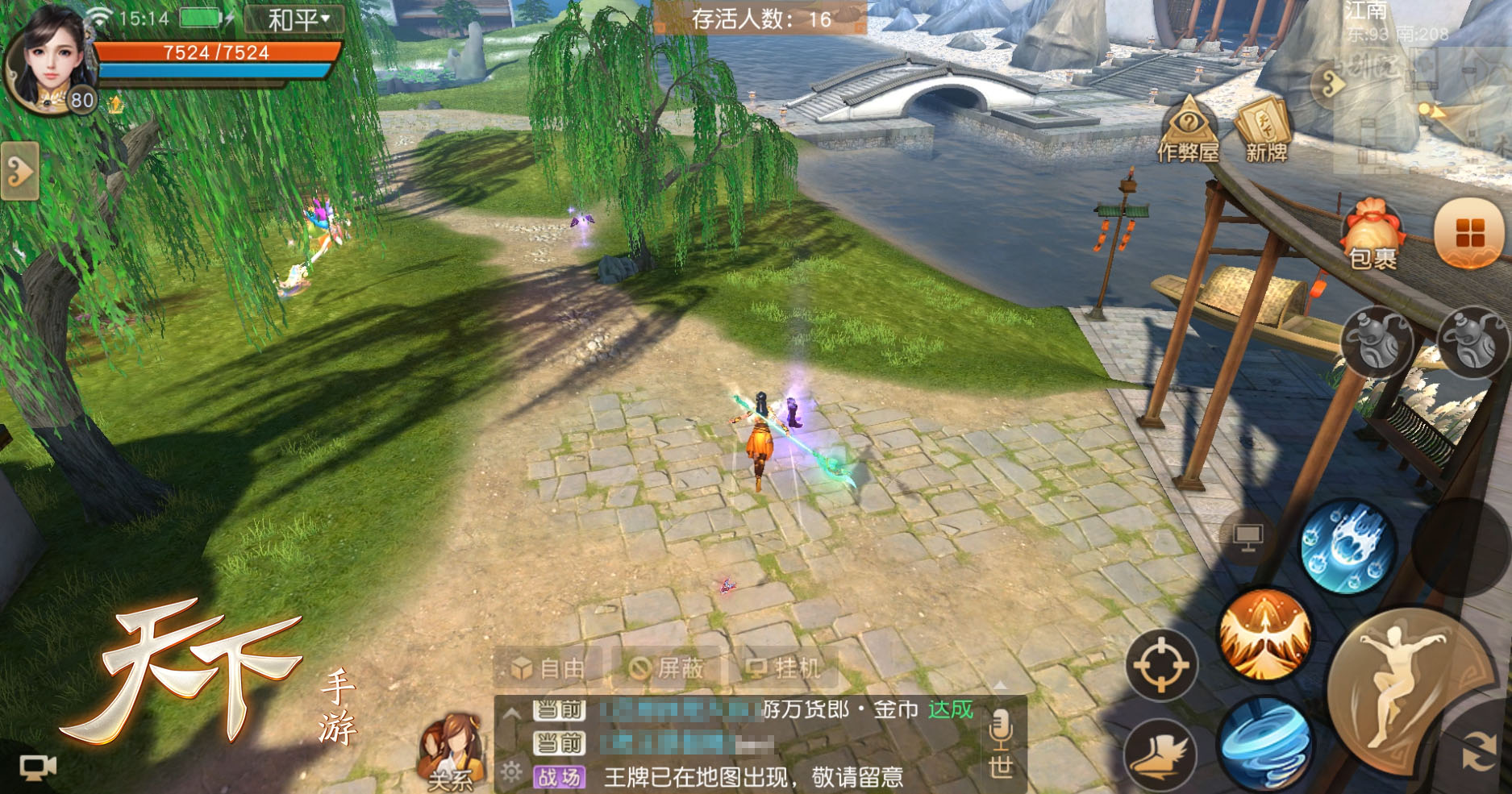Toggle the 屏蔽 hide players button
1512x794 pixels.
point(667,668)
